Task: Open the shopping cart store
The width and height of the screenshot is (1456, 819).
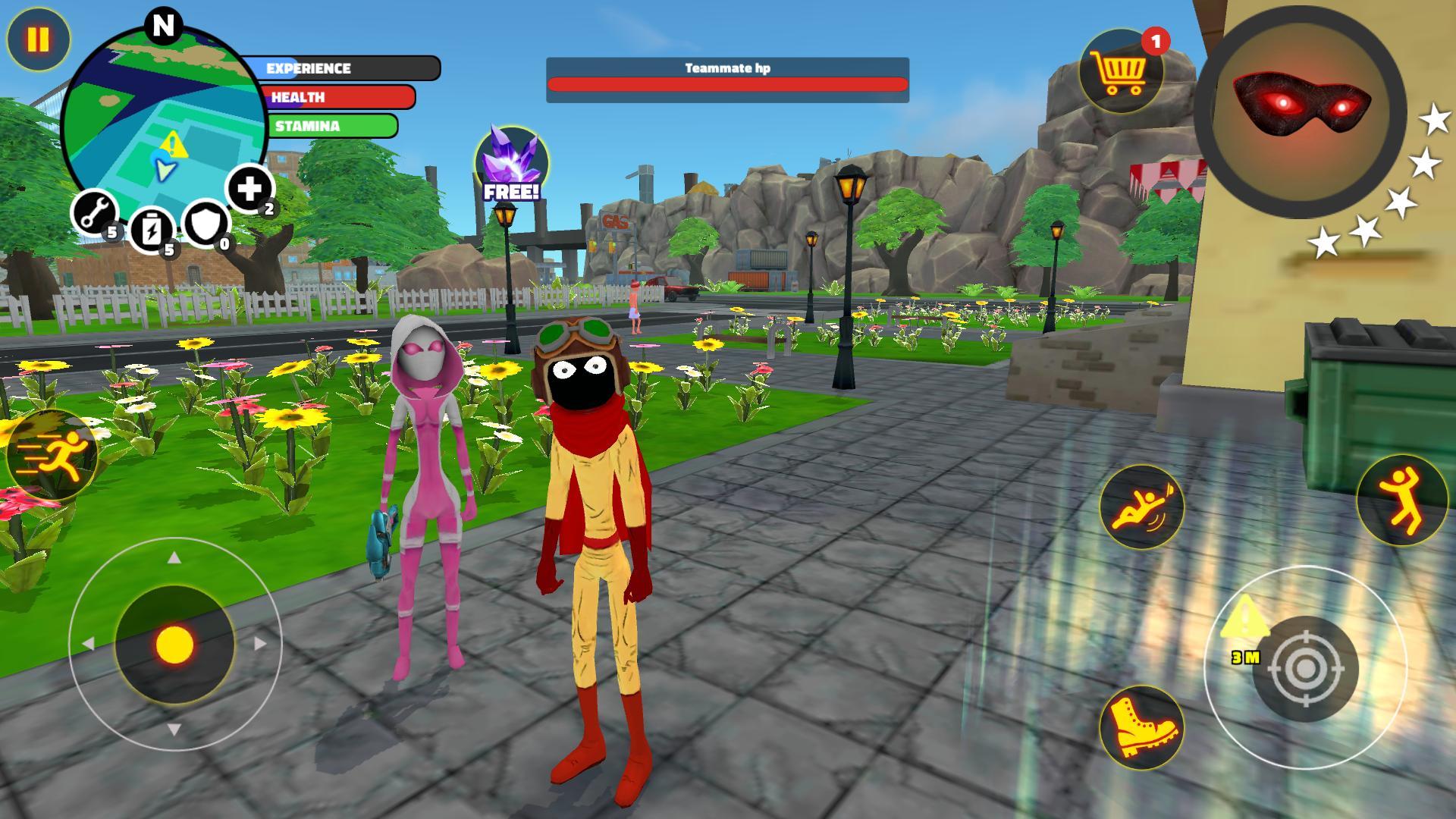Action: click(1120, 72)
